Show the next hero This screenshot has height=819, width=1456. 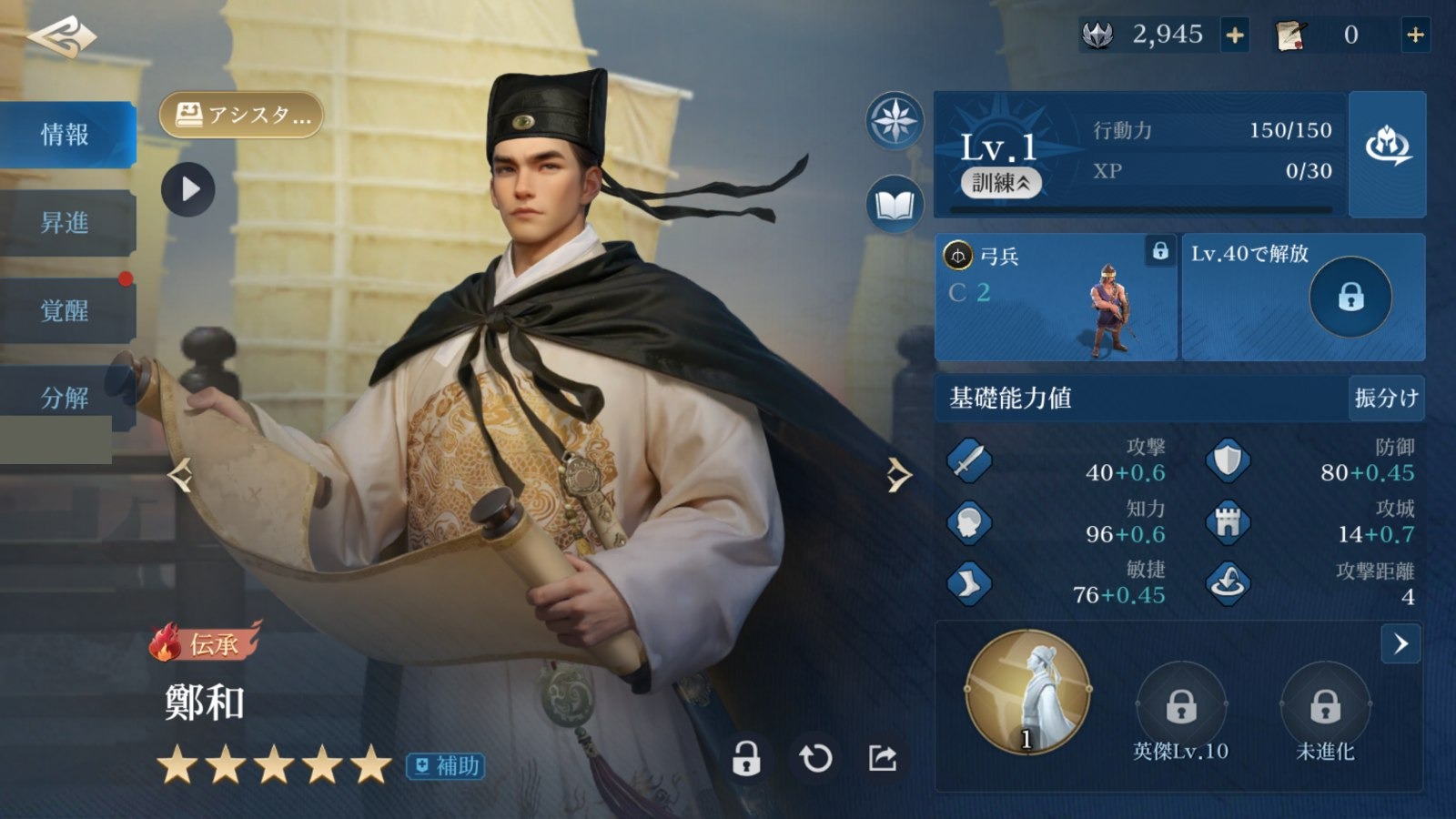point(898,475)
